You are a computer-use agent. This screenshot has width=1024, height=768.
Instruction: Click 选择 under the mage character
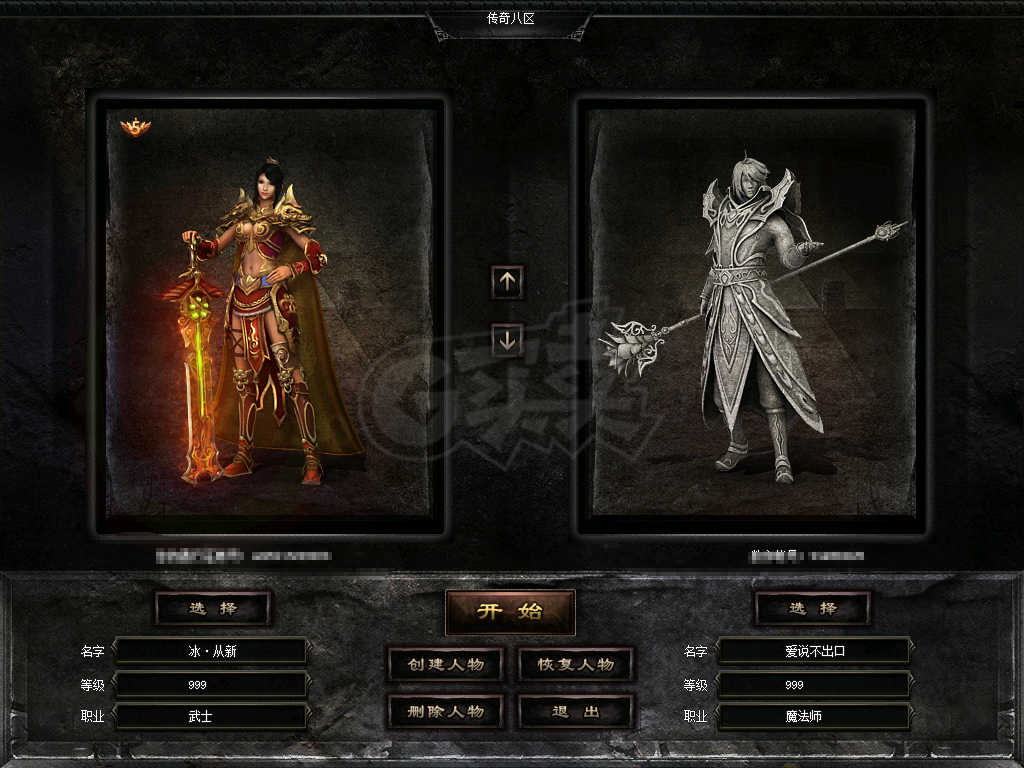812,608
